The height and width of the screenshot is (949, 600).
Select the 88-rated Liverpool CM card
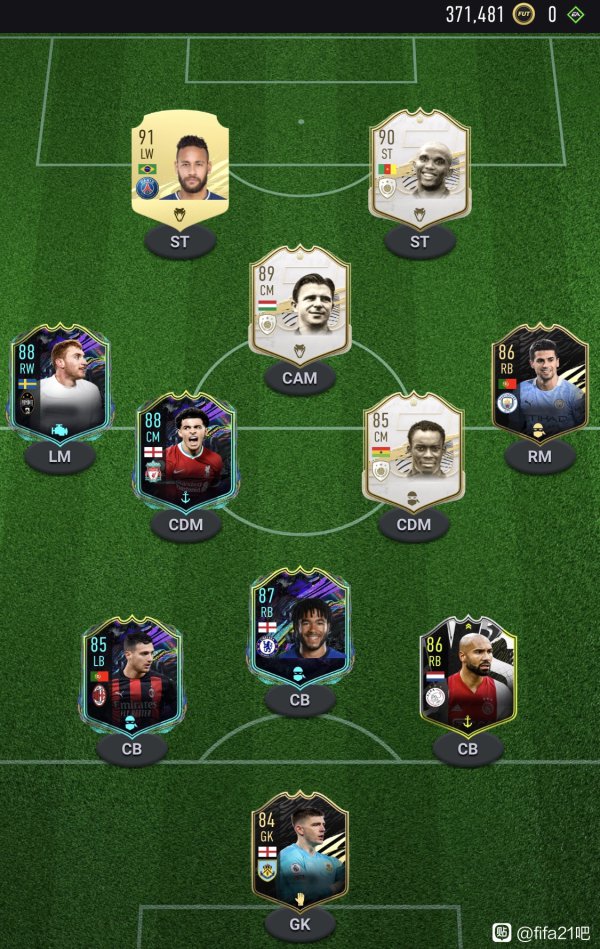click(x=184, y=456)
